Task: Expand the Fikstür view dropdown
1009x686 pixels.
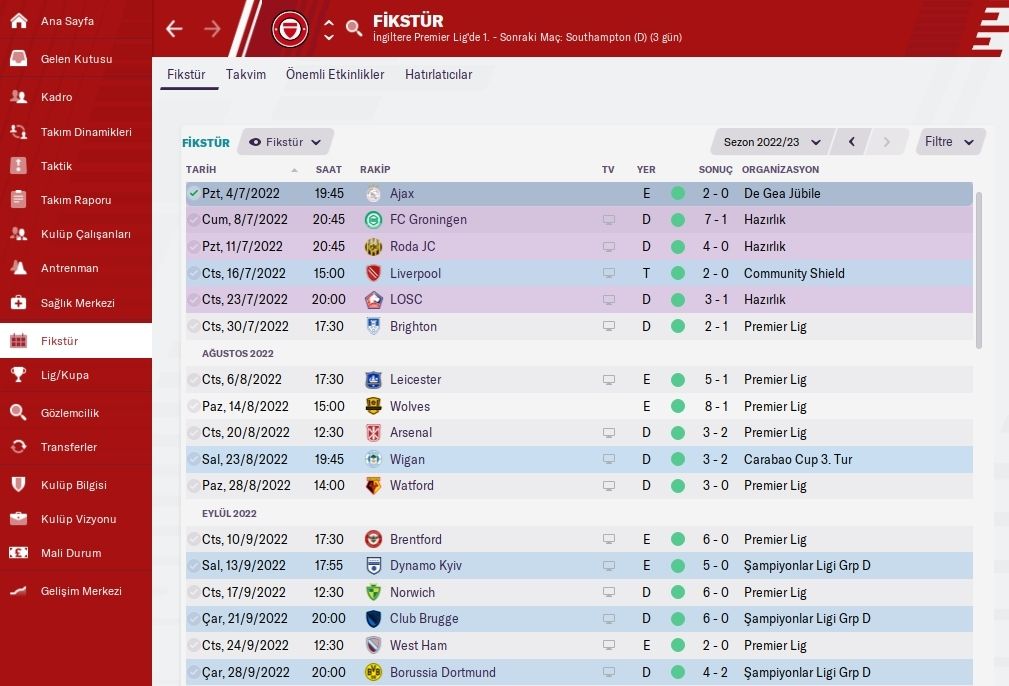Action: tap(286, 142)
